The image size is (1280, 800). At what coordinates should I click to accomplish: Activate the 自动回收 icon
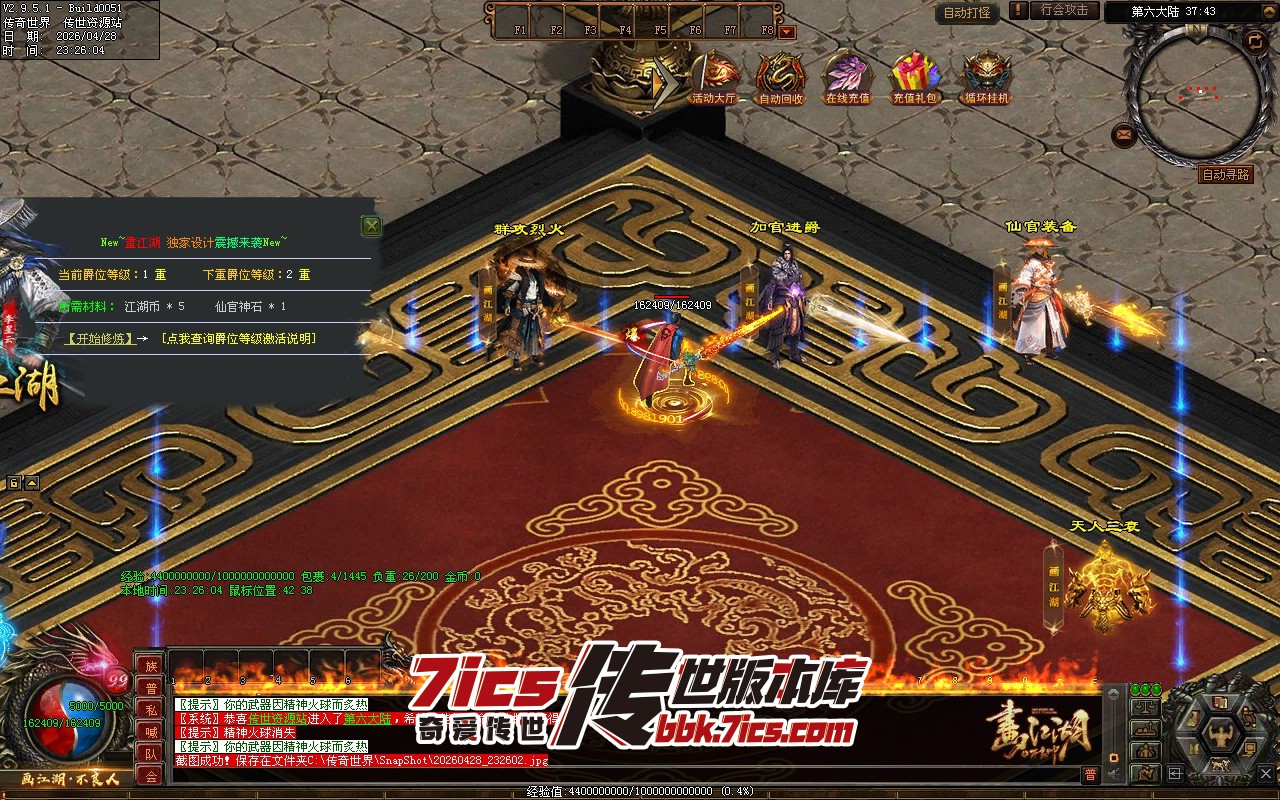(x=780, y=77)
